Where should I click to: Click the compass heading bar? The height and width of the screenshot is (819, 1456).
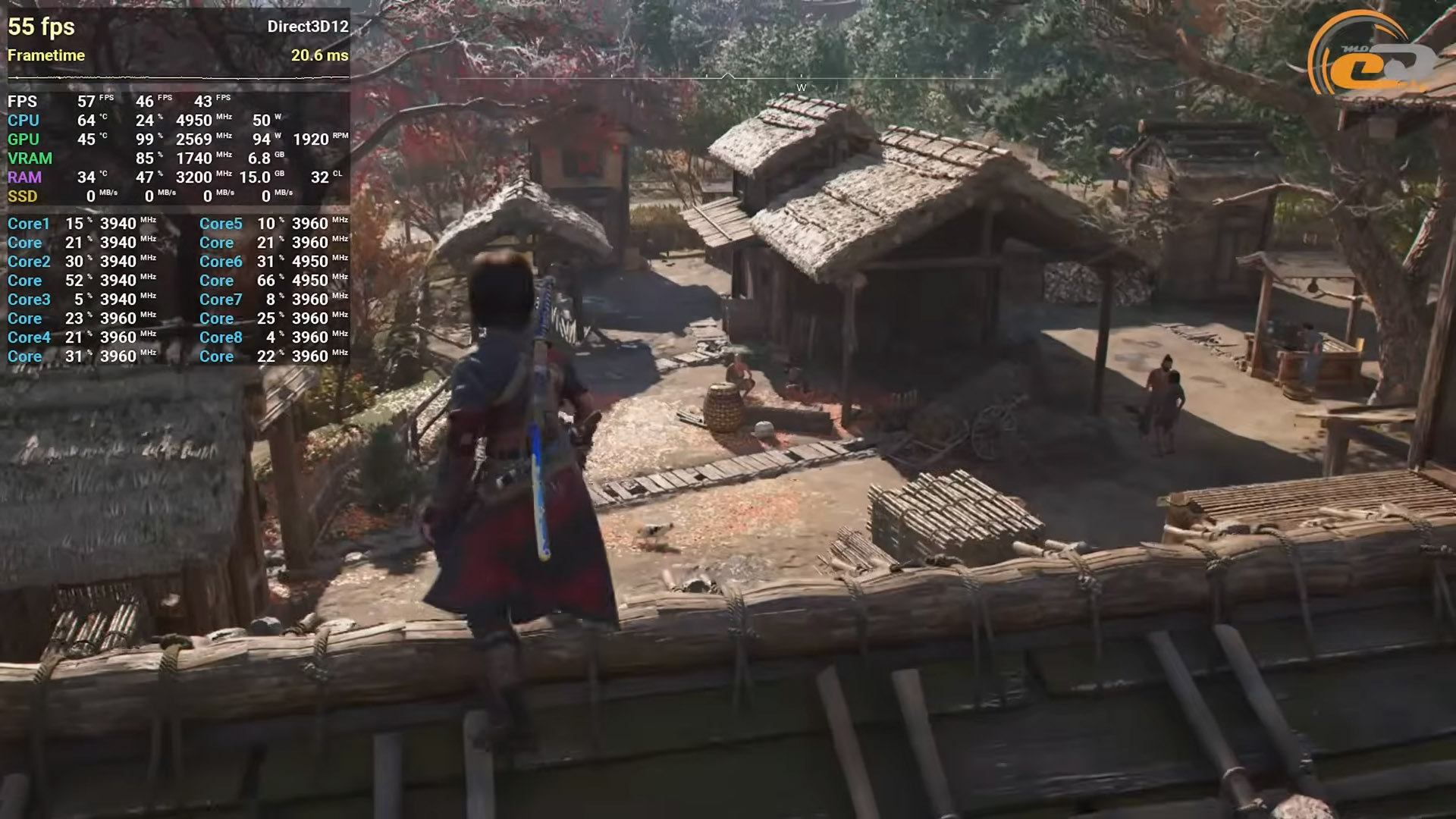point(726,77)
